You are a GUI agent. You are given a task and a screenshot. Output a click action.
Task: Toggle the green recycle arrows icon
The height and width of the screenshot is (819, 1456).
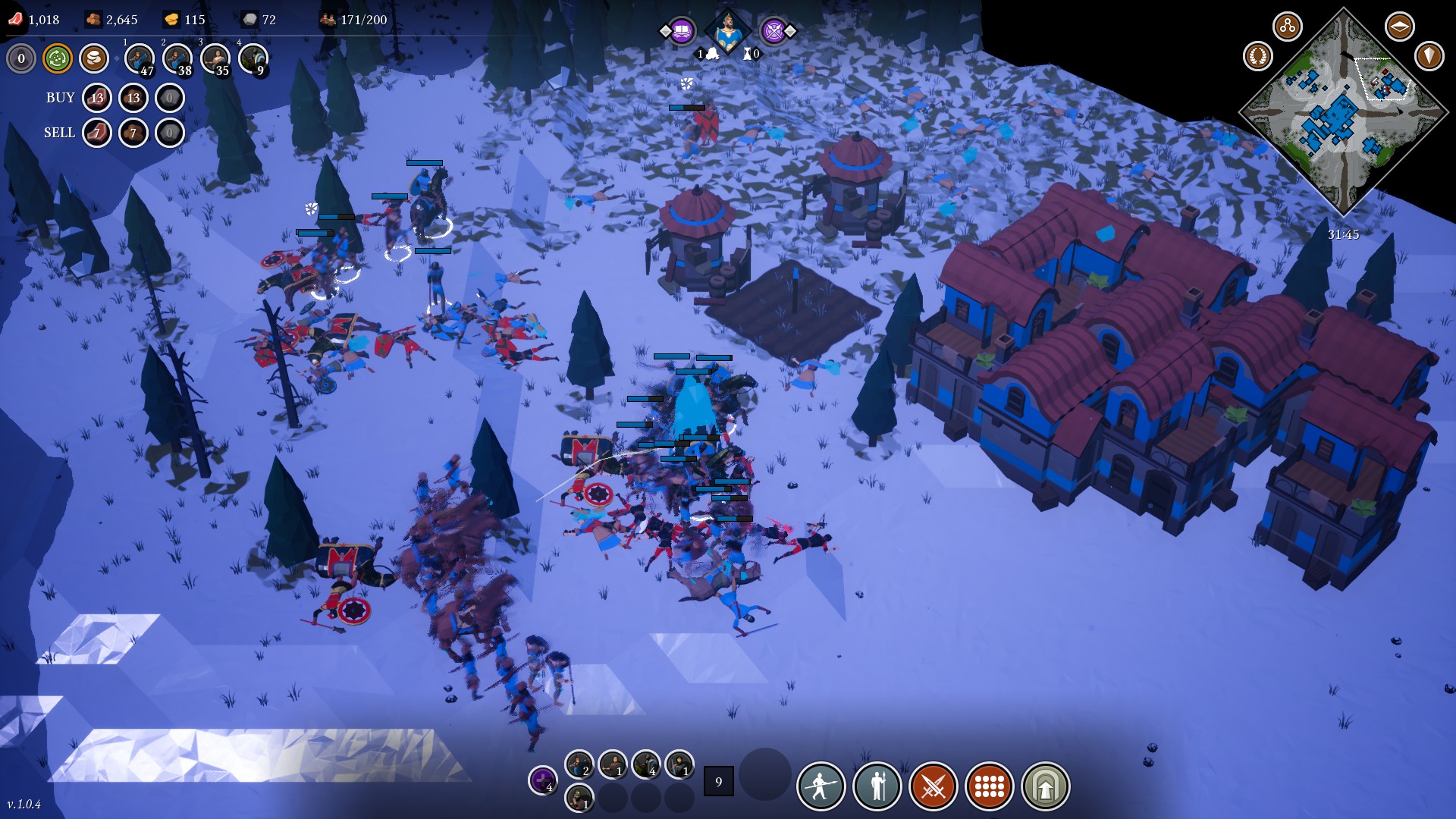(58, 58)
